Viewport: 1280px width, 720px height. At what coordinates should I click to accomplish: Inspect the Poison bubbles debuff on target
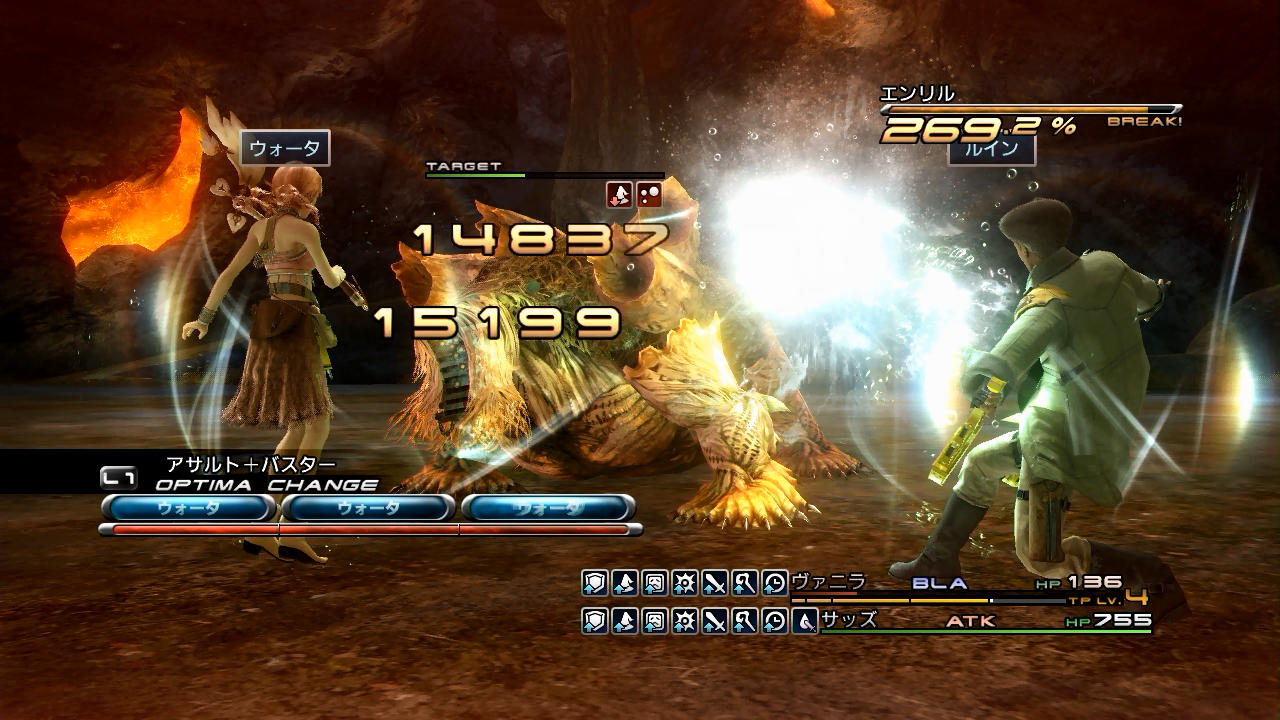tap(649, 195)
